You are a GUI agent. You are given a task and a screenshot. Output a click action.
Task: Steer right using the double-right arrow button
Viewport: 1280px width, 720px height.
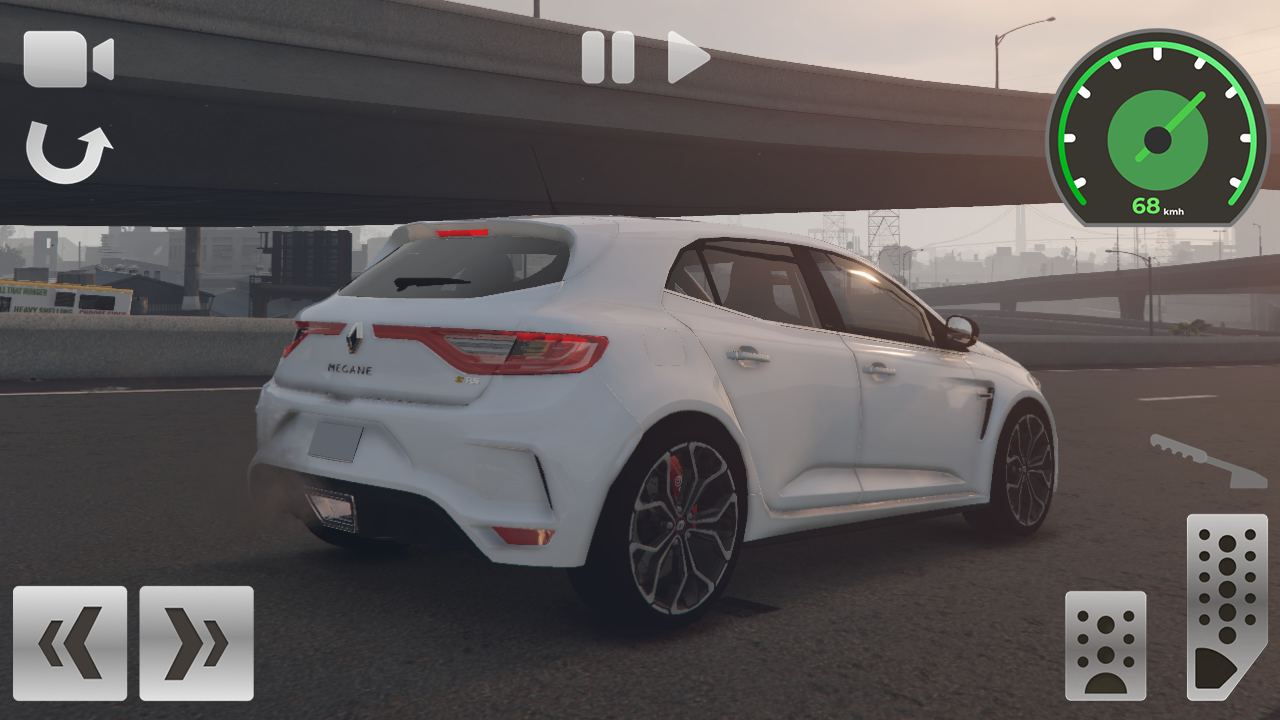(195, 640)
